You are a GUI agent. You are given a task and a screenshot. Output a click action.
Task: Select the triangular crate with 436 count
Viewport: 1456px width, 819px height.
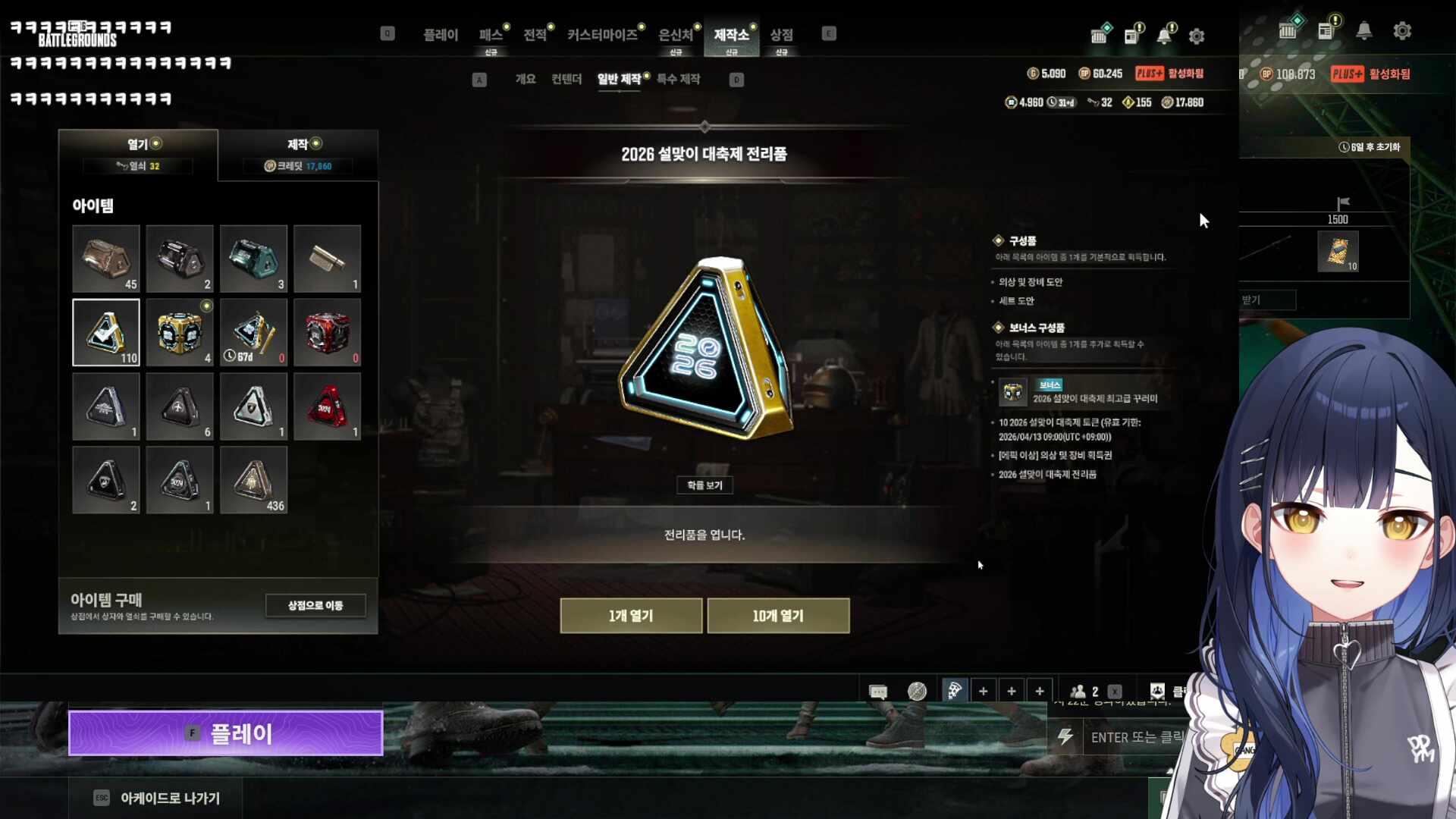point(253,480)
